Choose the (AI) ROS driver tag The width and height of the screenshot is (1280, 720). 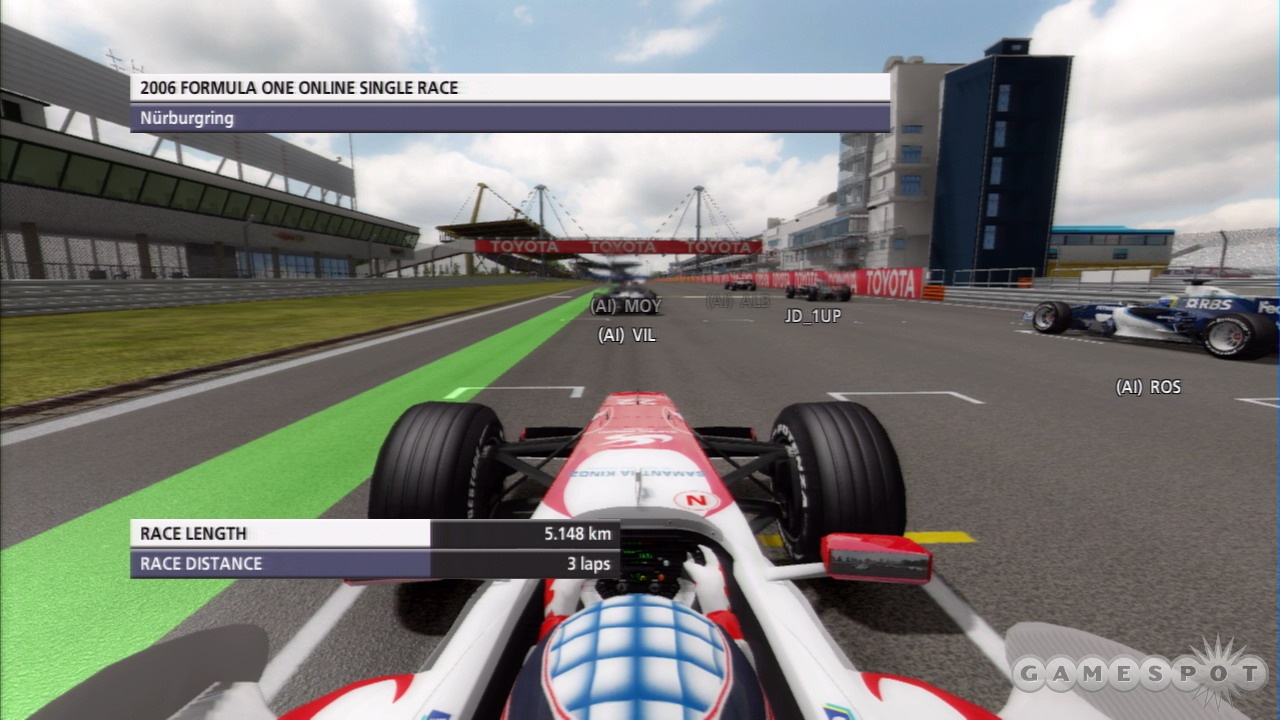[1148, 387]
